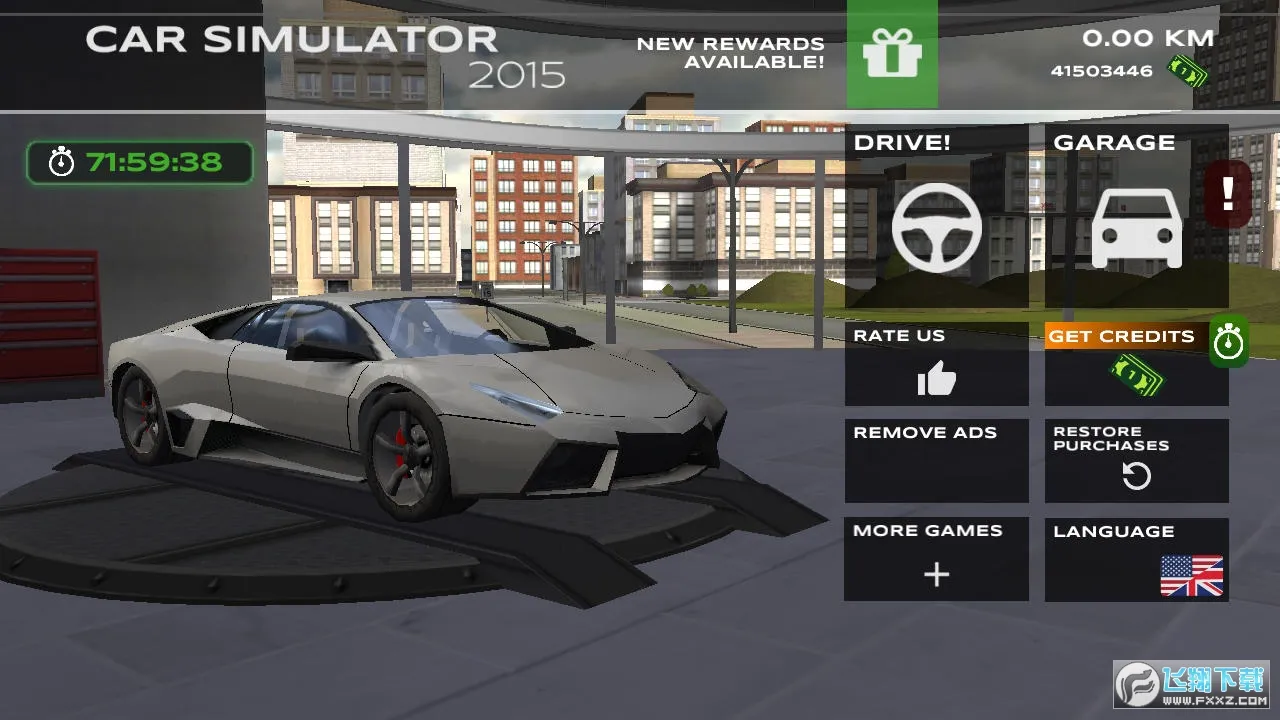Open the stopwatch timer icon beside Get Credits
Viewport: 1280px width, 720px height.
tap(1229, 341)
